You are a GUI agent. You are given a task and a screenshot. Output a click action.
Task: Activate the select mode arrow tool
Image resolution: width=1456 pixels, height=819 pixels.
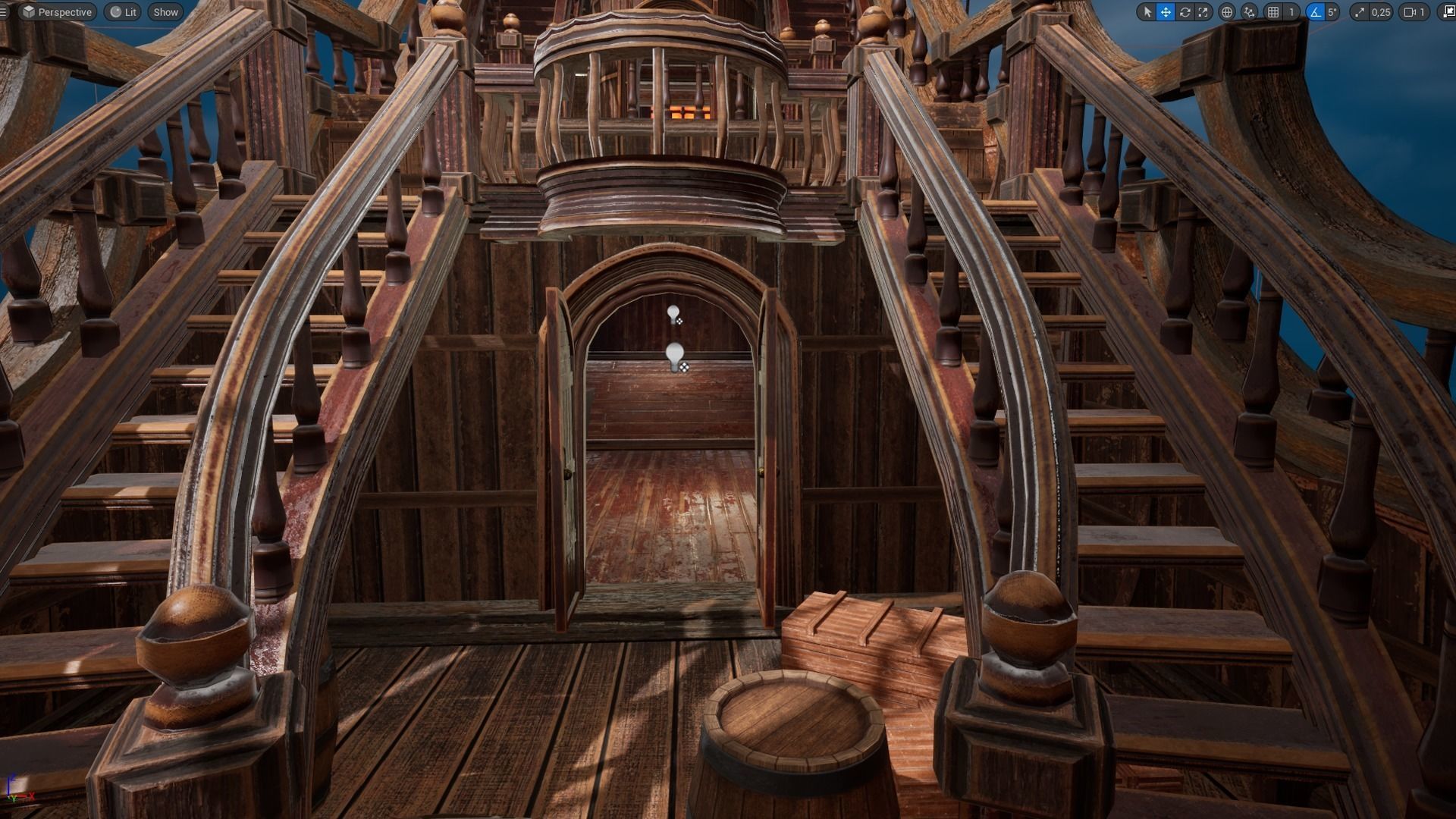pyautogui.click(x=1147, y=12)
